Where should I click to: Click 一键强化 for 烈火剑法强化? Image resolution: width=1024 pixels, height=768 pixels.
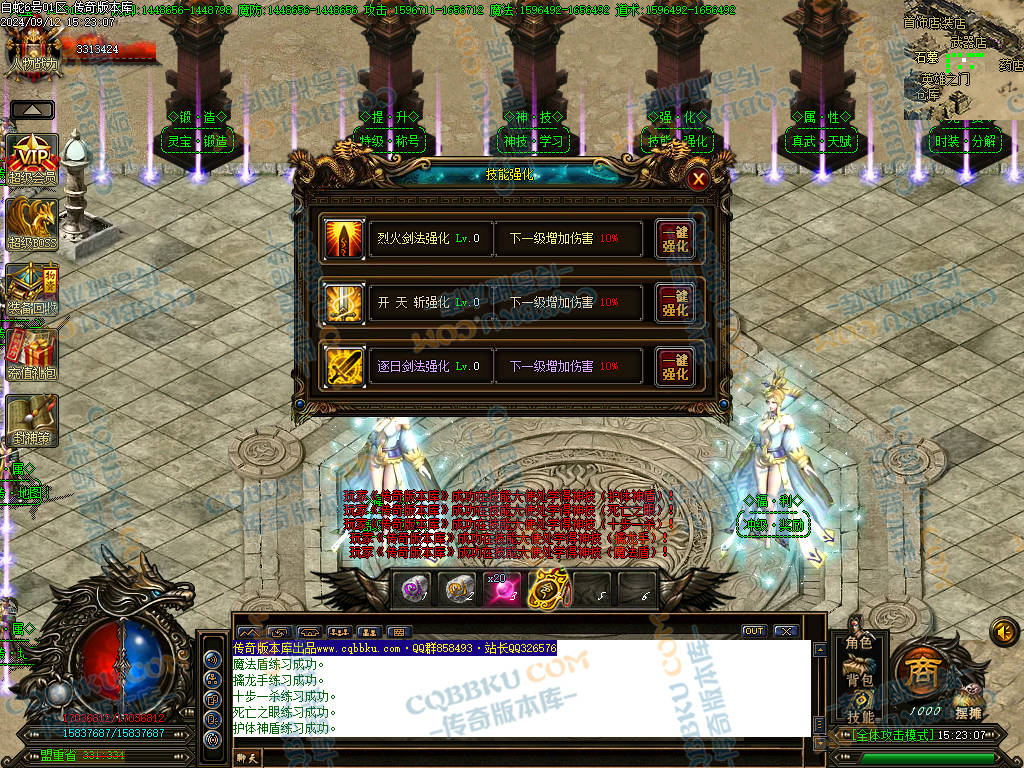point(675,239)
